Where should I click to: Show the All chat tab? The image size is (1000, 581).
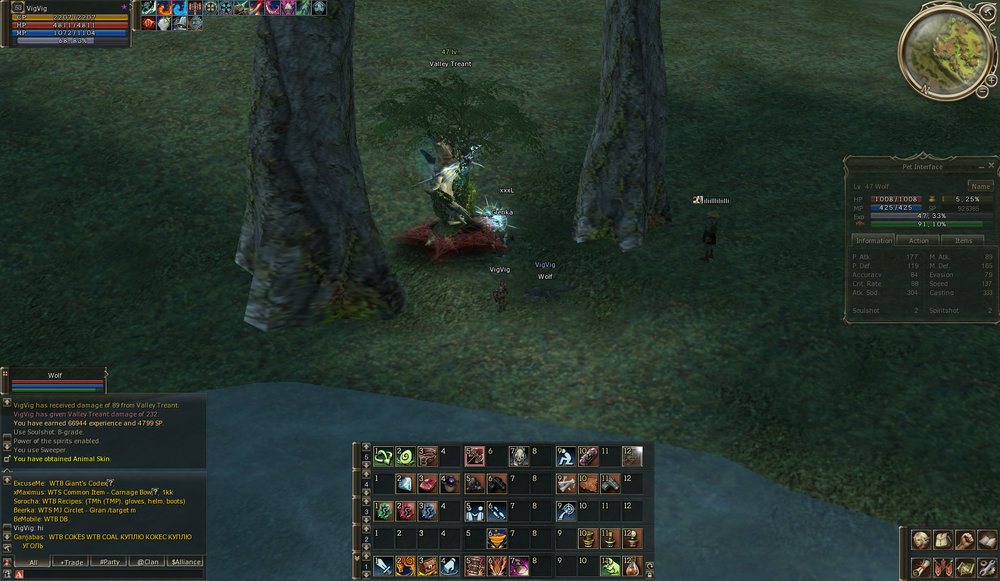coord(33,563)
